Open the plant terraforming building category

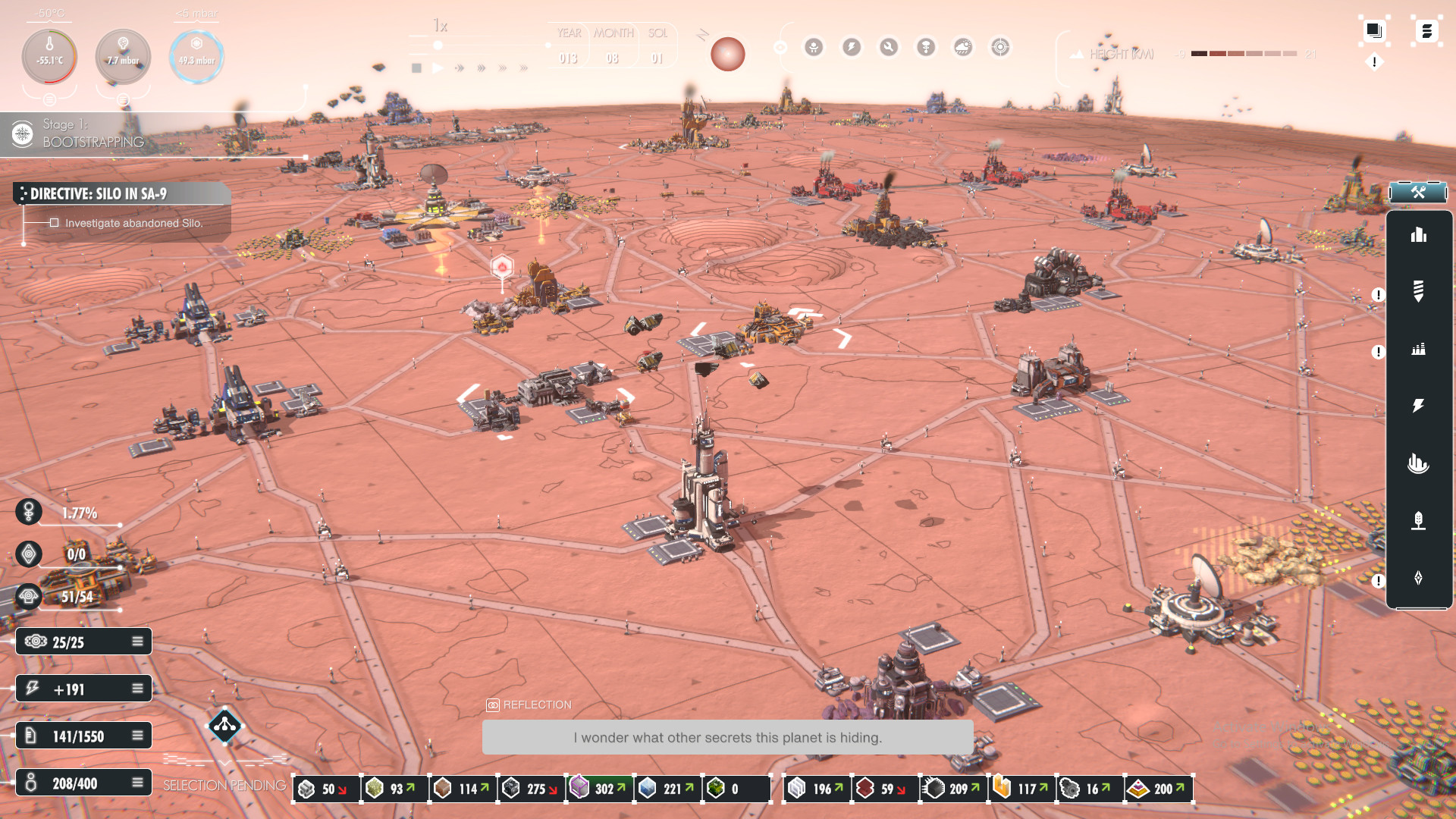[1418, 520]
